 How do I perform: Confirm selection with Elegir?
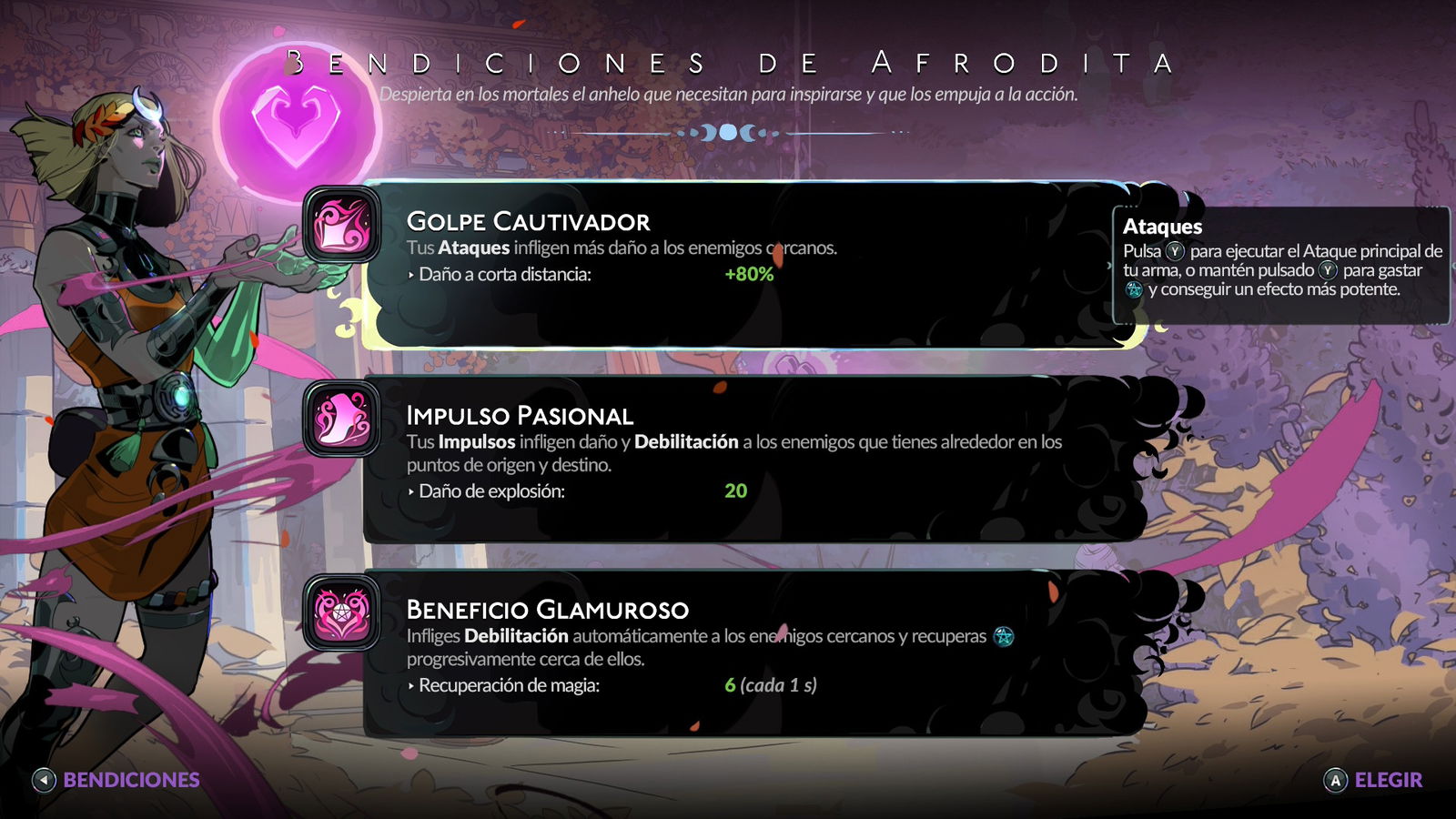pos(1372,780)
